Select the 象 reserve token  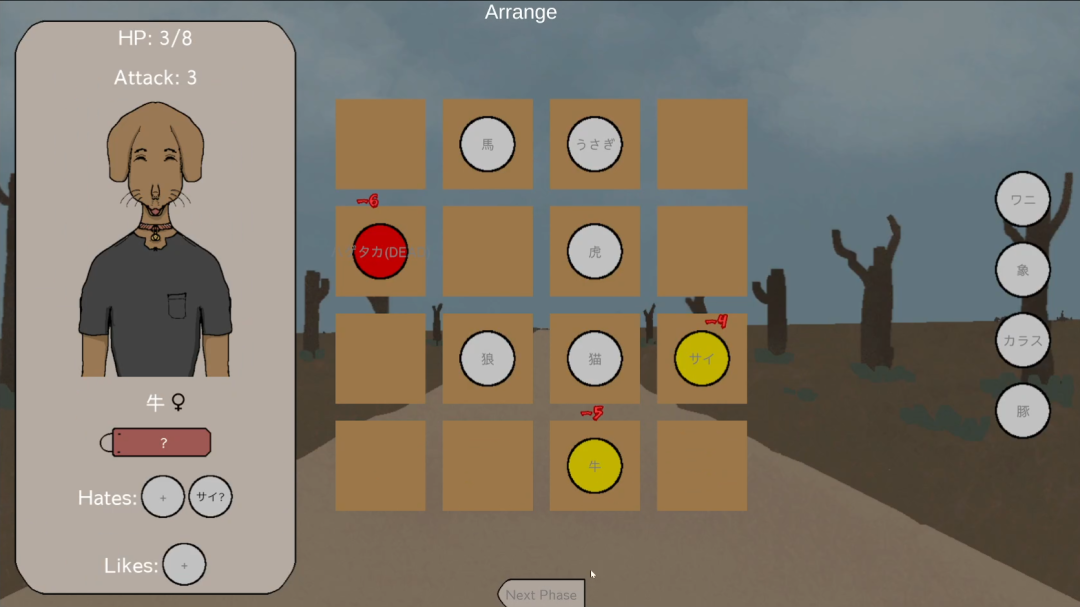1022,270
